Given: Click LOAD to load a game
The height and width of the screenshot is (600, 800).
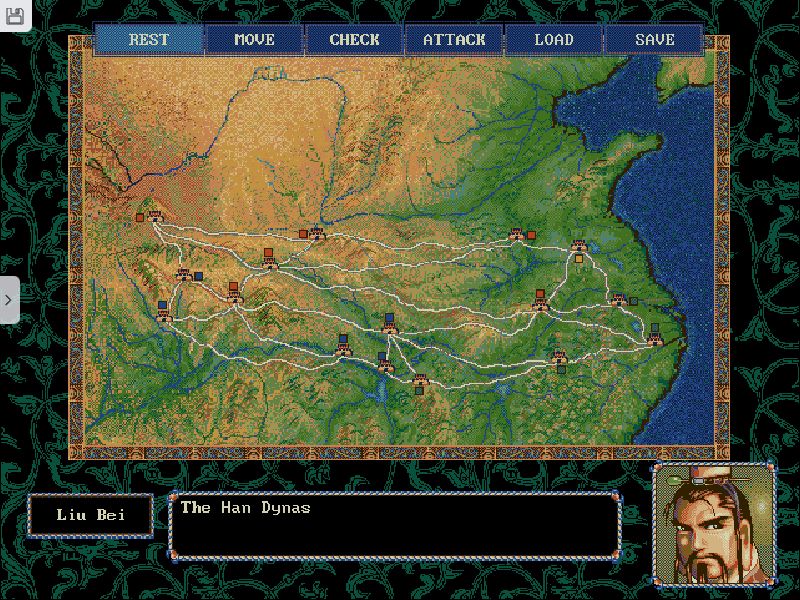Looking at the screenshot, I should coord(554,40).
